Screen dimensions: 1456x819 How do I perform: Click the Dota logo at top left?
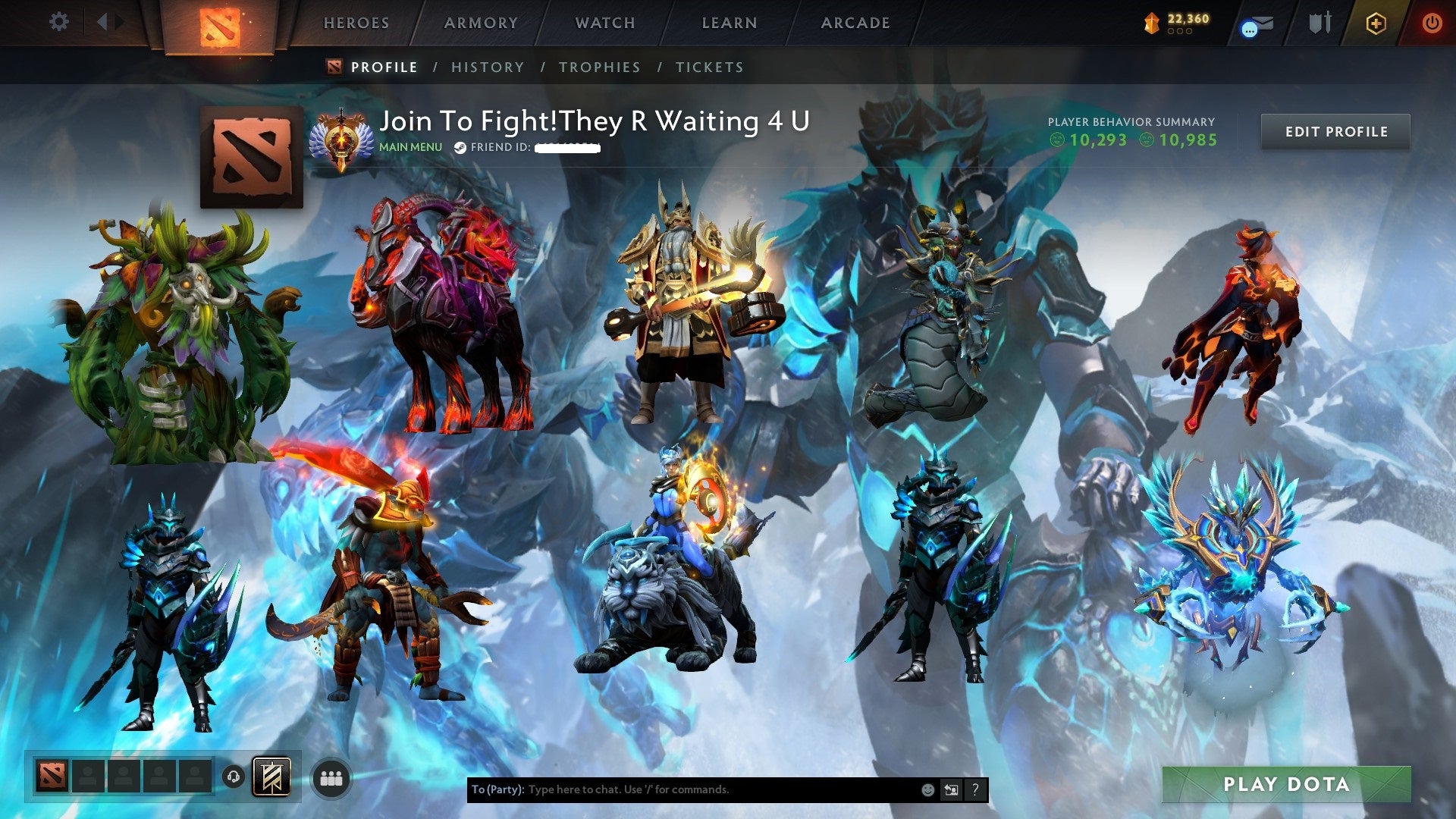(x=220, y=24)
